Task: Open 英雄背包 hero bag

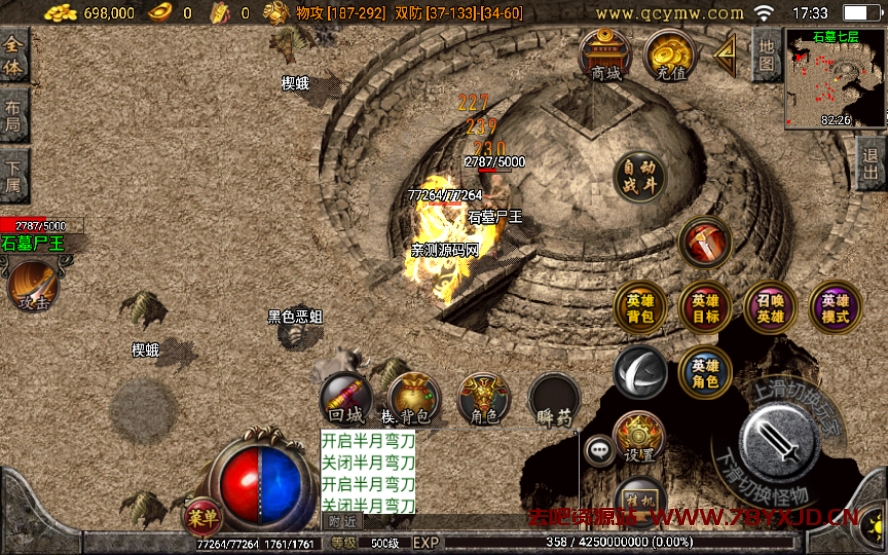Action: click(639, 307)
